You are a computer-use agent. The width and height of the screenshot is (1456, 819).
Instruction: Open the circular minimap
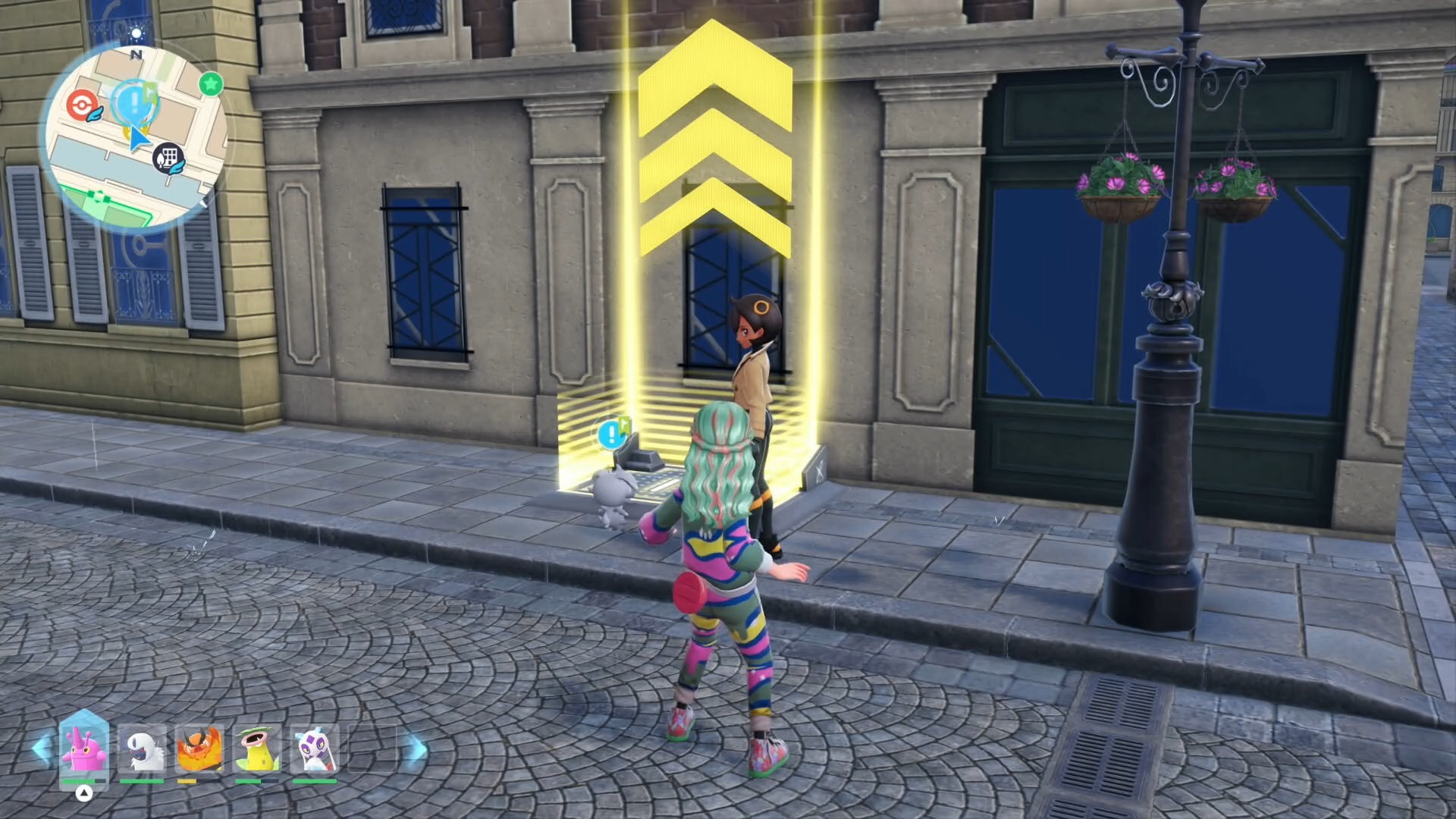(x=136, y=136)
